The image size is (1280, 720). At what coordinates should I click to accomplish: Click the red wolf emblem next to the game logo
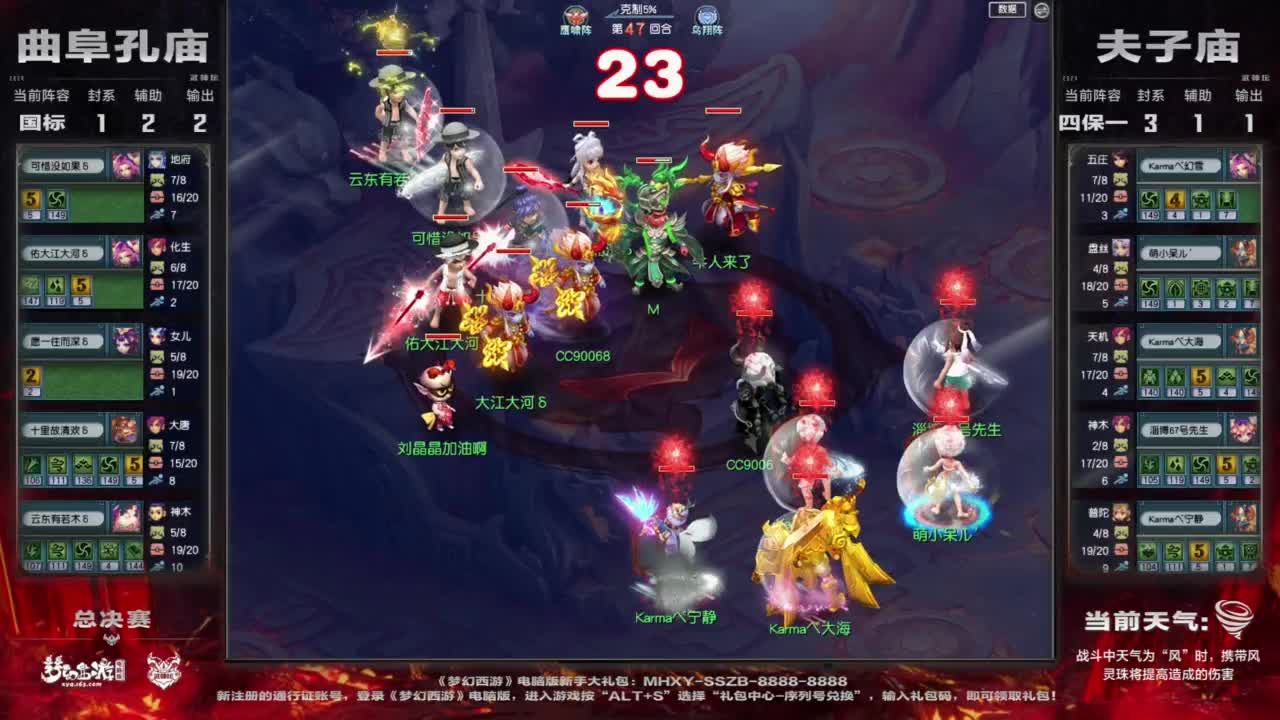click(x=163, y=670)
